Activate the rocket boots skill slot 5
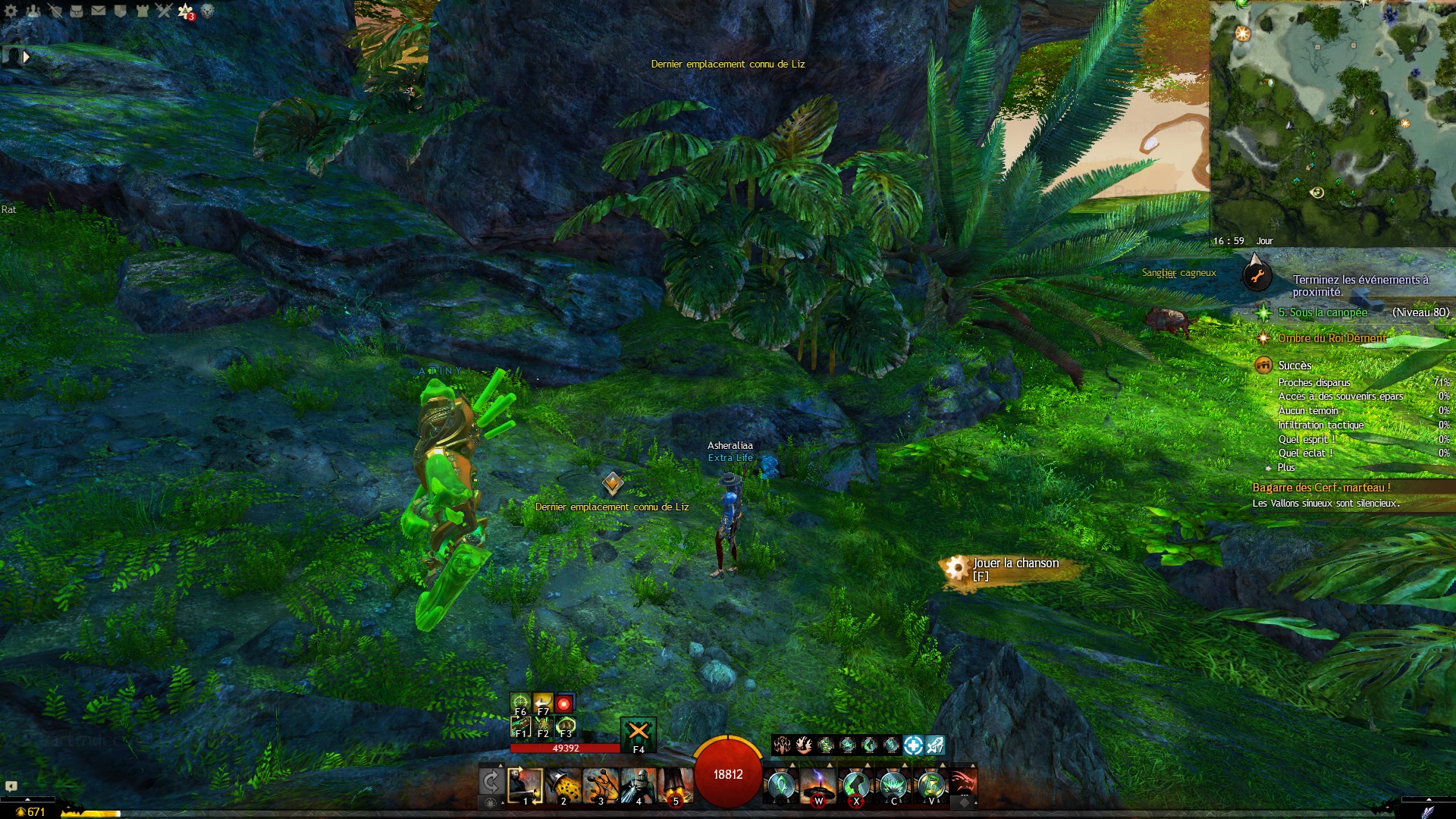Screen dimensions: 1456x819 (x=674, y=785)
